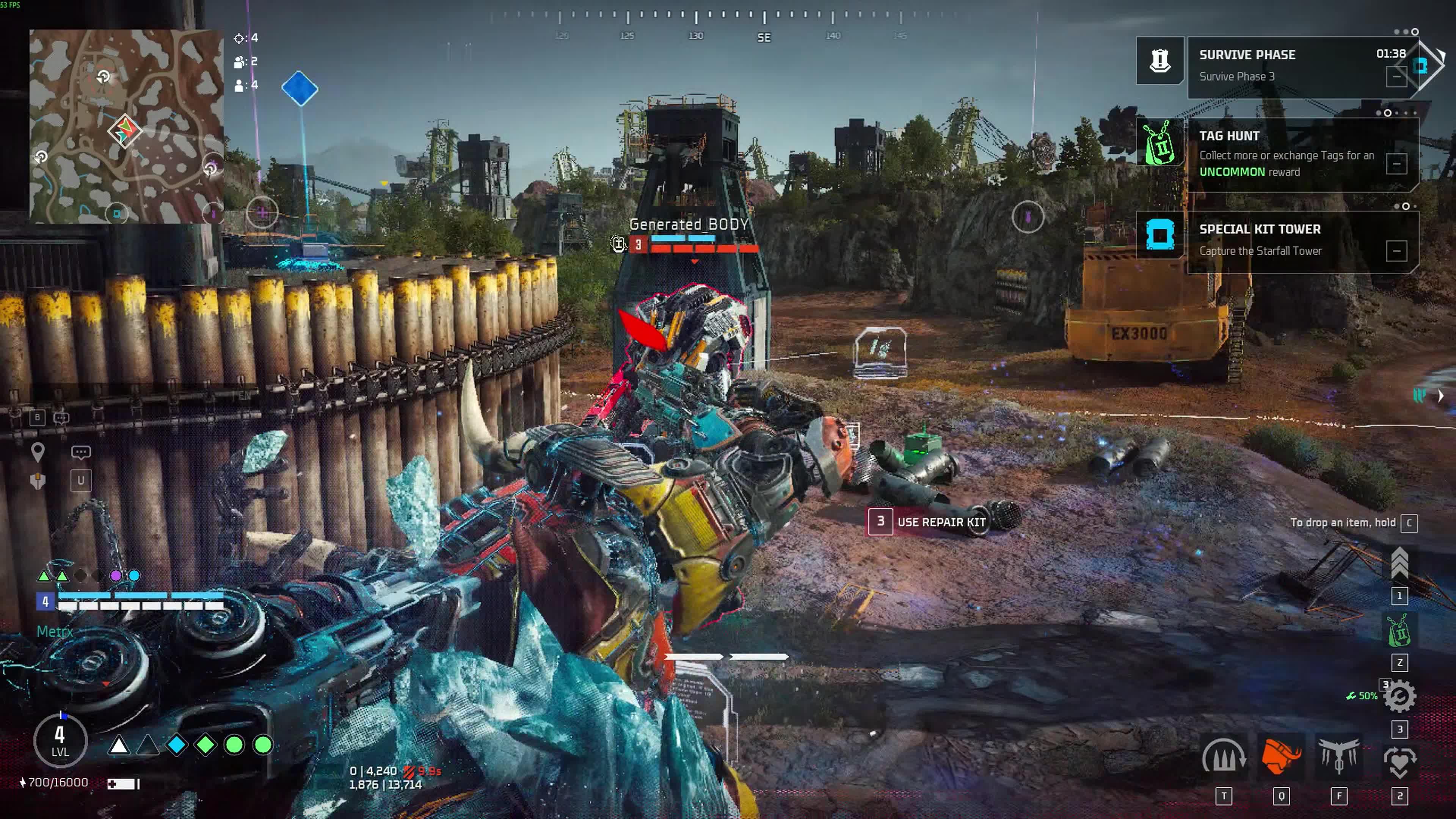Select the triple chevron upgrade slot
Viewport: 1456px width, 819px height.
click(1400, 563)
